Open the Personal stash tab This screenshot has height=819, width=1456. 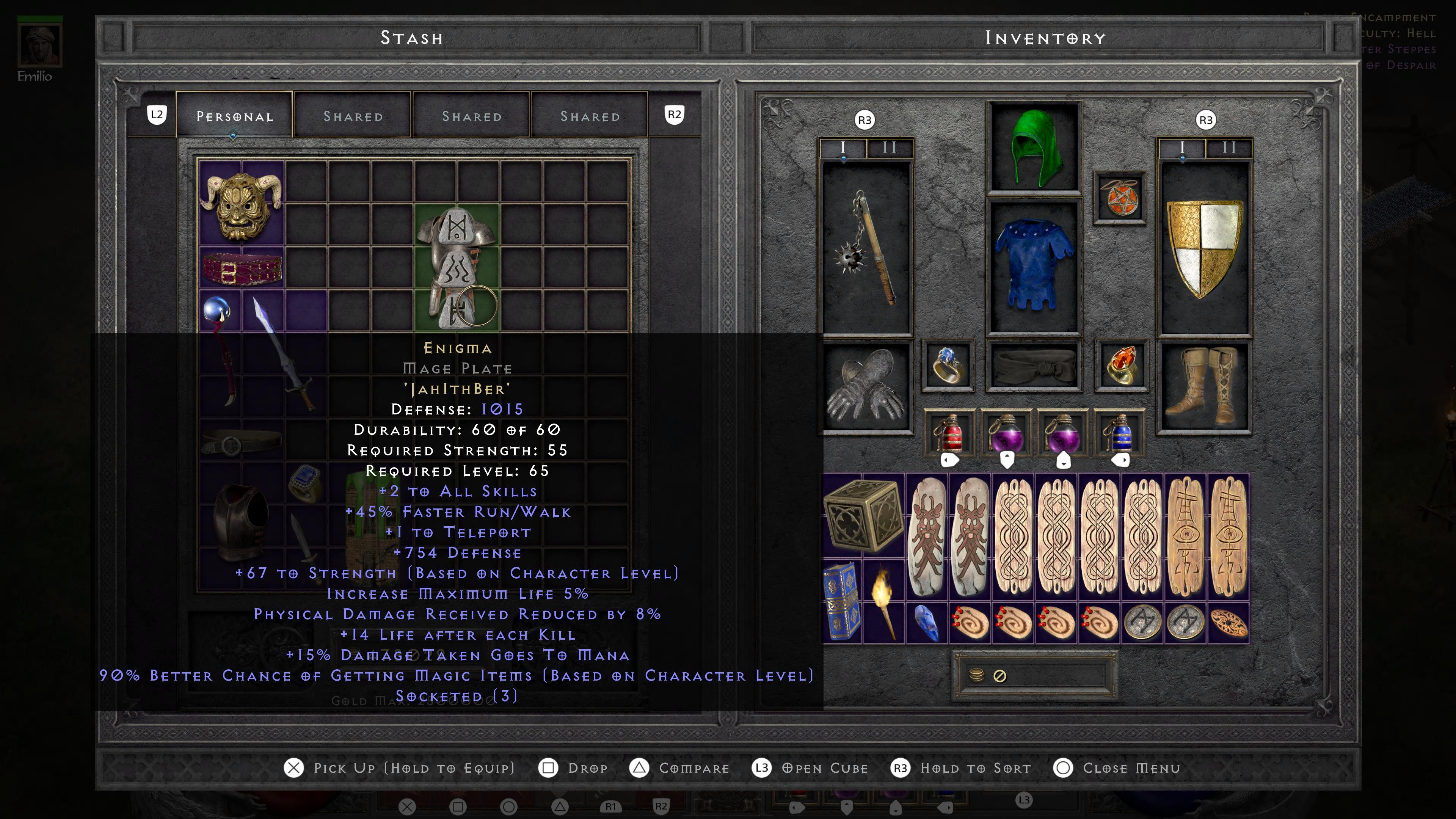(x=234, y=116)
